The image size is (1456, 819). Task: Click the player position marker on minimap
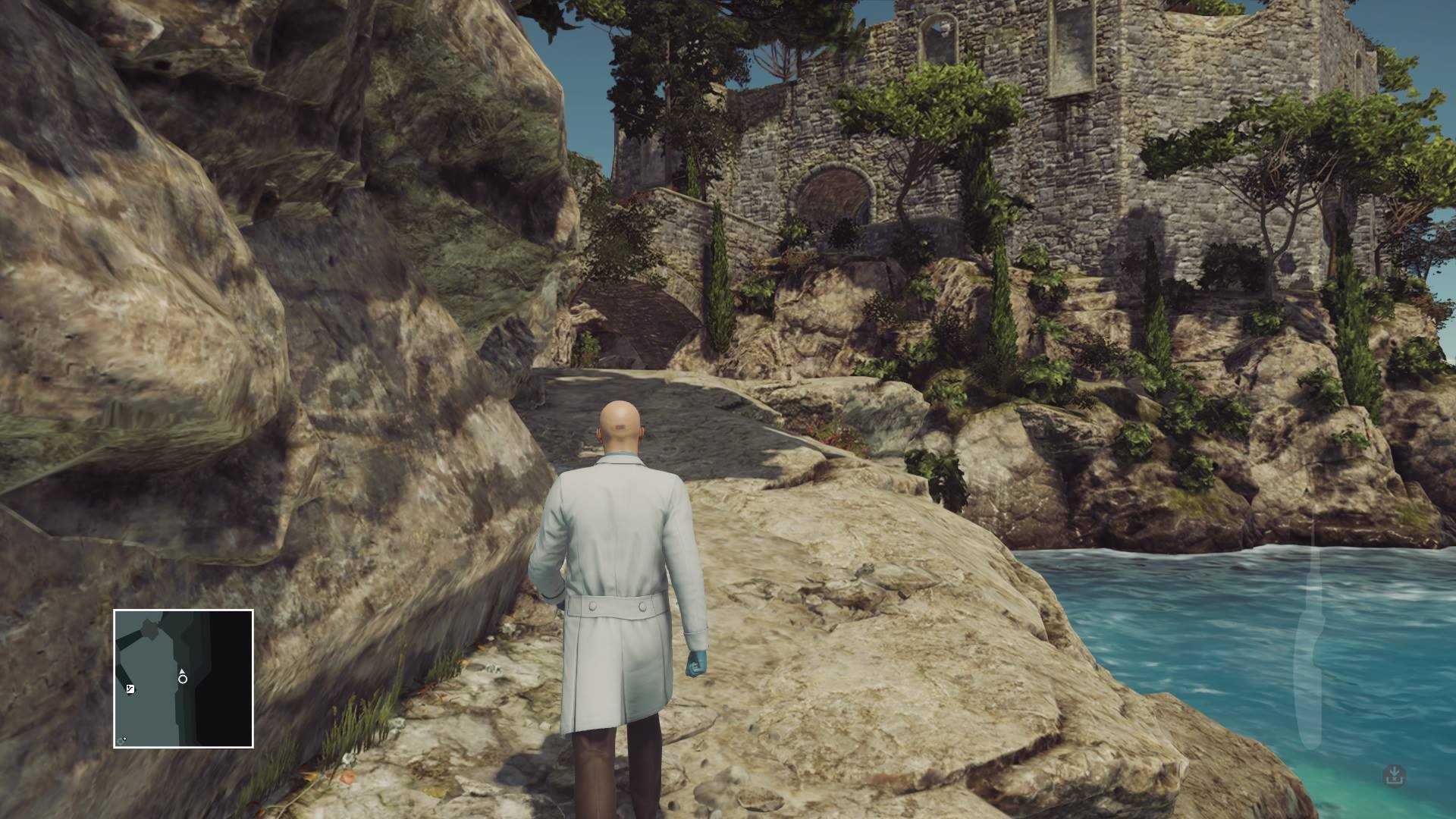(x=183, y=678)
